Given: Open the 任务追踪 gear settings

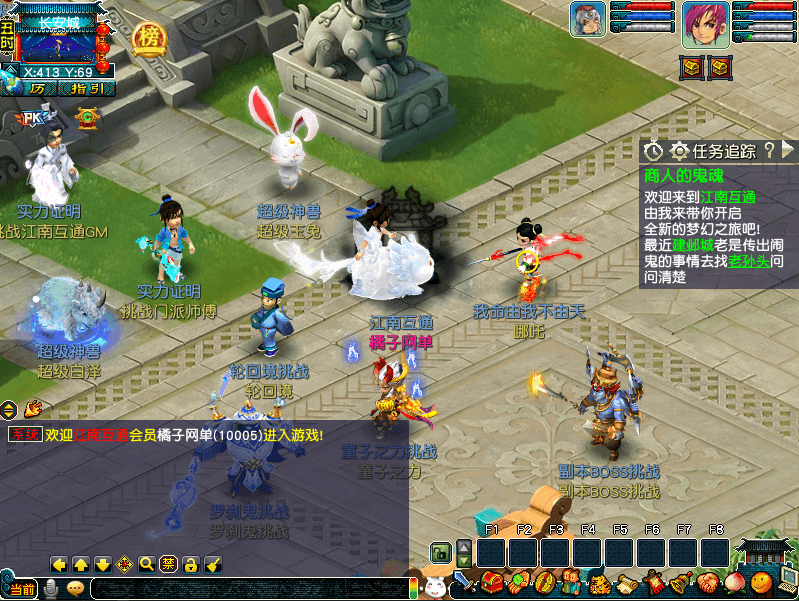Looking at the screenshot, I should click(680, 151).
